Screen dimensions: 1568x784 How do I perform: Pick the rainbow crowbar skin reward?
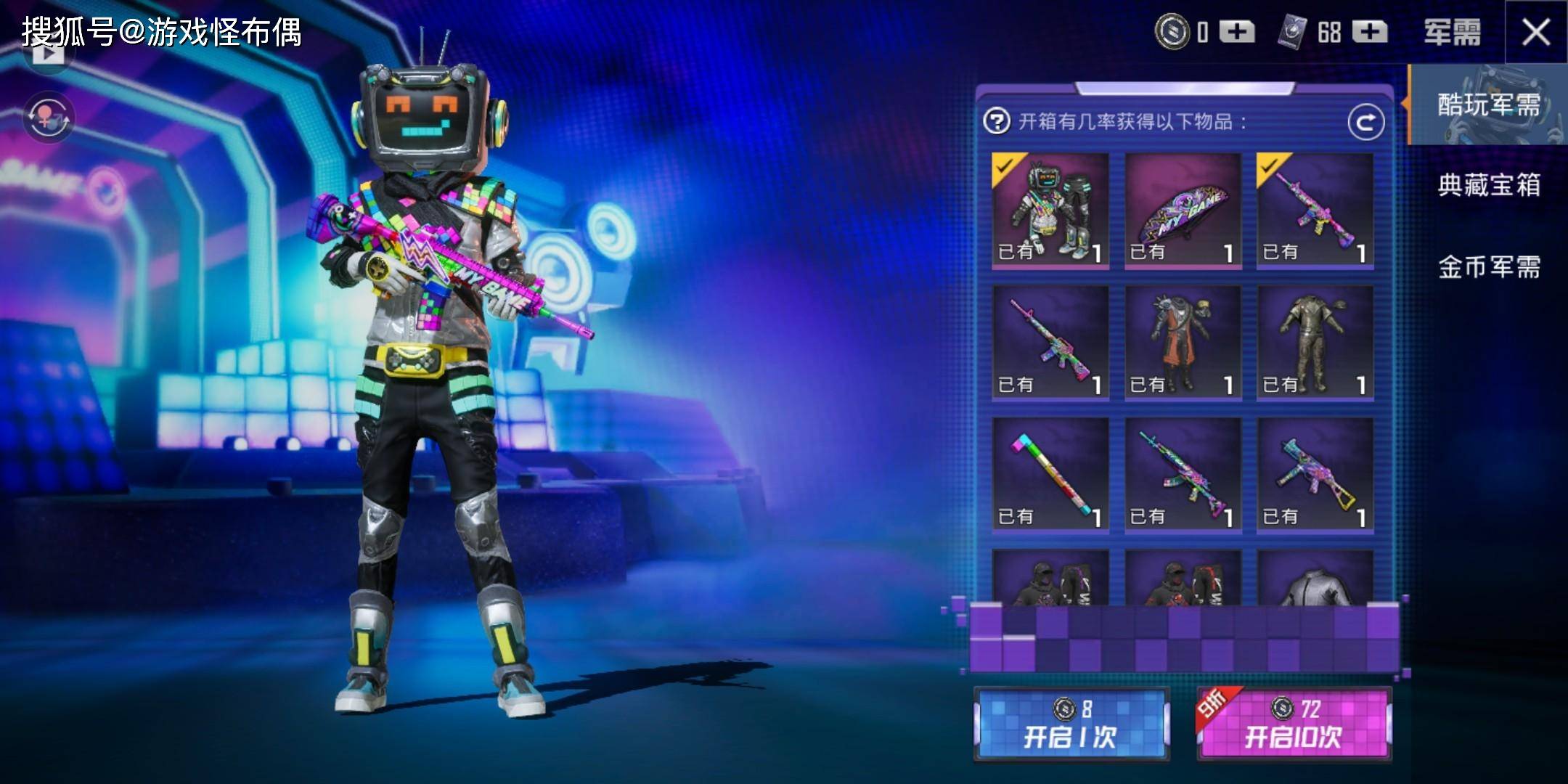pos(1050,475)
